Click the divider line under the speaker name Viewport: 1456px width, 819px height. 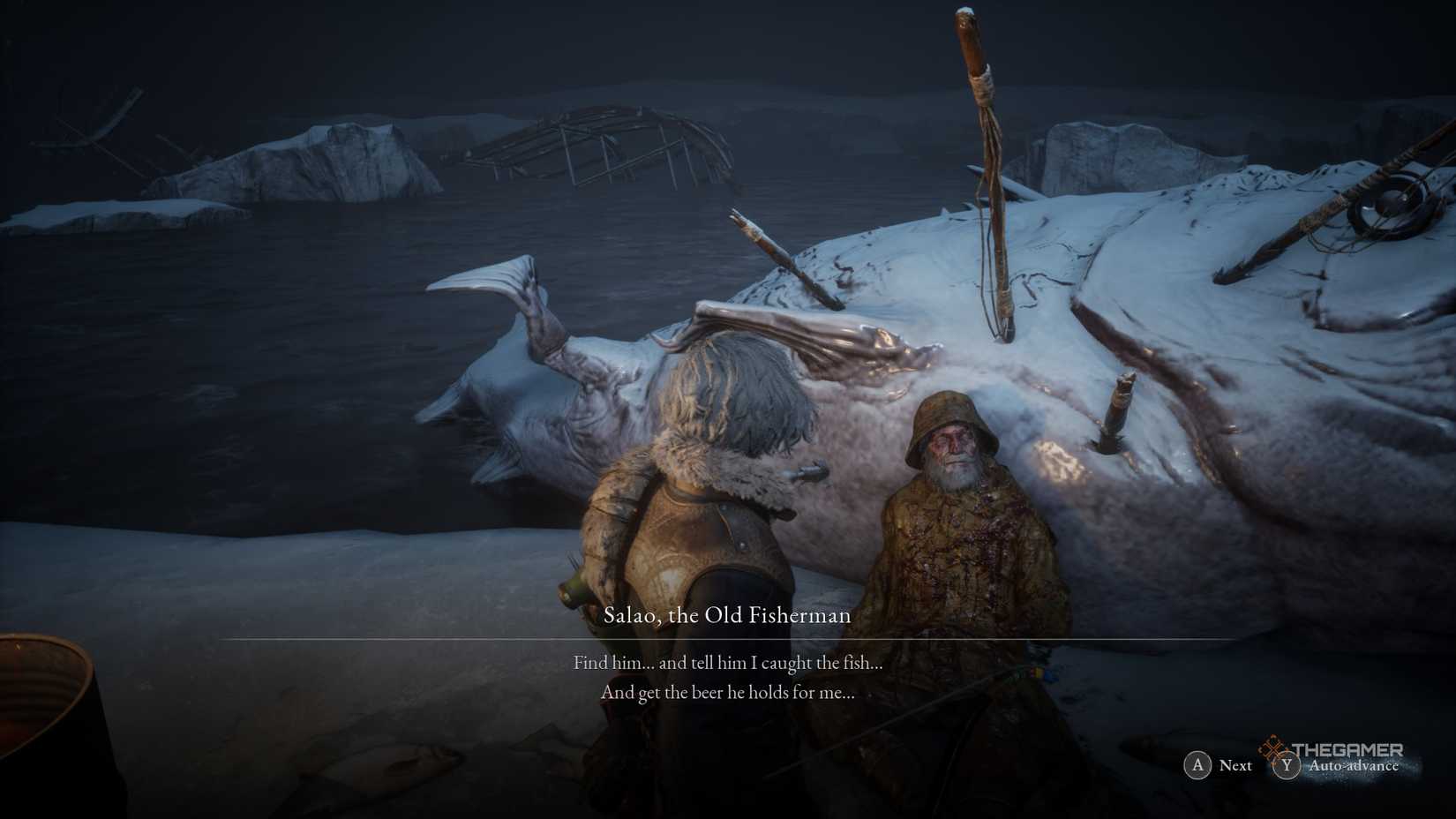coord(728,637)
